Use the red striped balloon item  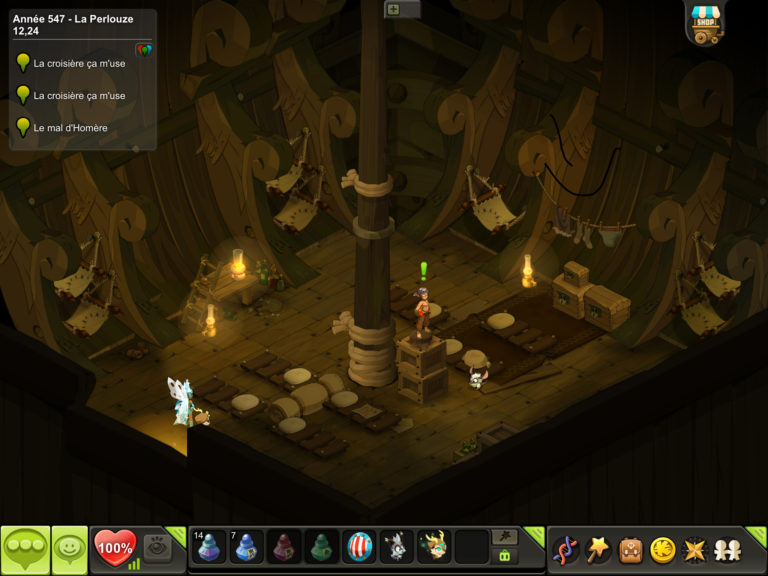pos(360,547)
